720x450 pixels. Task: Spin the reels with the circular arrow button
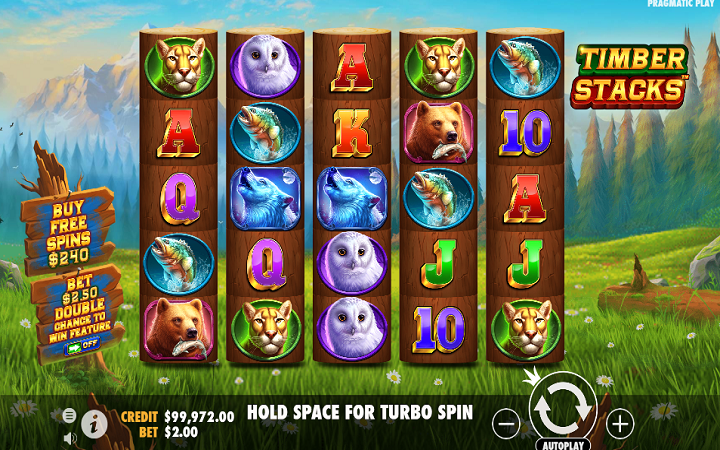tap(561, 408)
